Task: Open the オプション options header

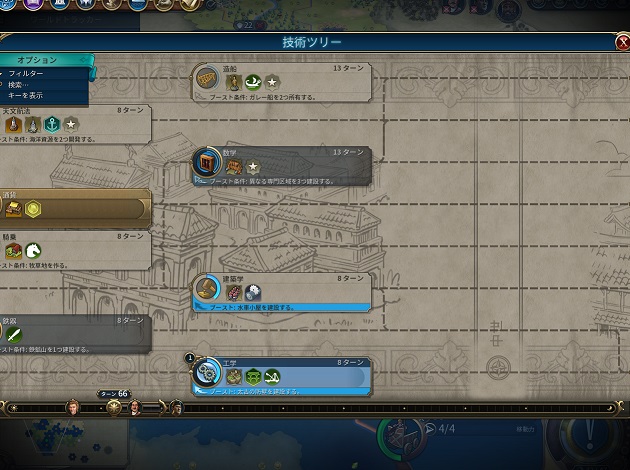Action: click(38, 60)
